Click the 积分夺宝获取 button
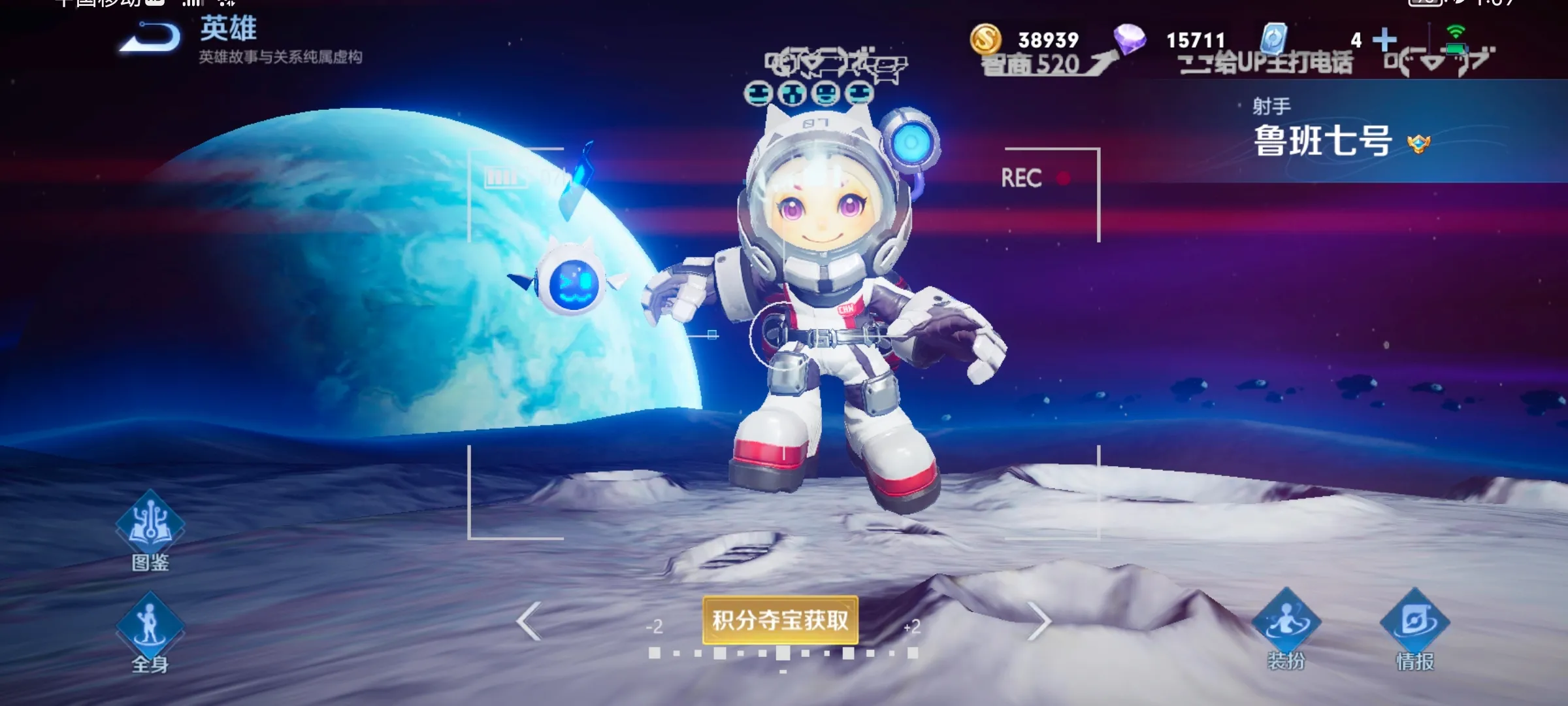 [x=780, y=620]
